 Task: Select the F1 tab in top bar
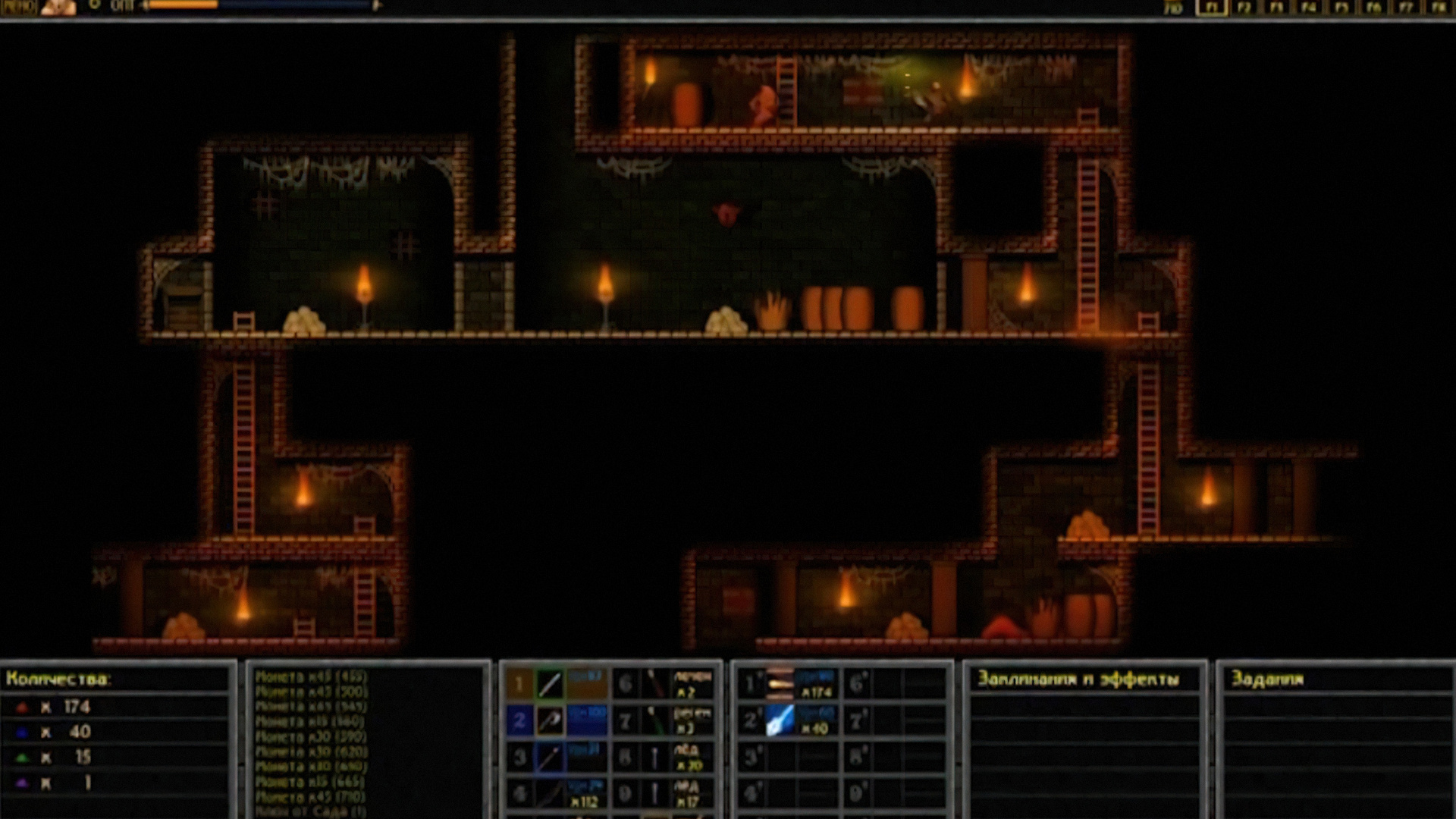(x=1212, y=8)
